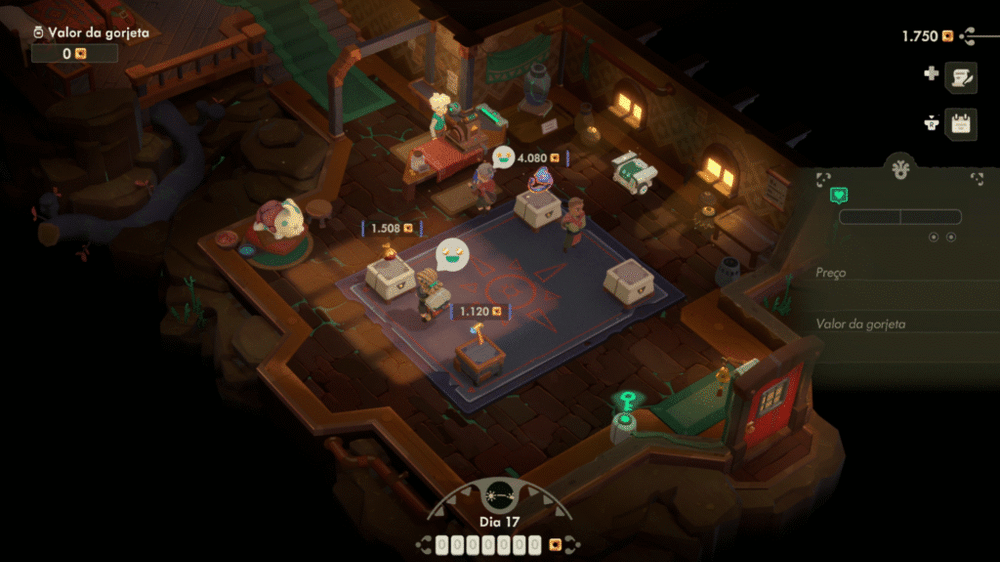1000x562 pixels.
Task: Click the green heart speech-bubble icon
Action: 840,195
